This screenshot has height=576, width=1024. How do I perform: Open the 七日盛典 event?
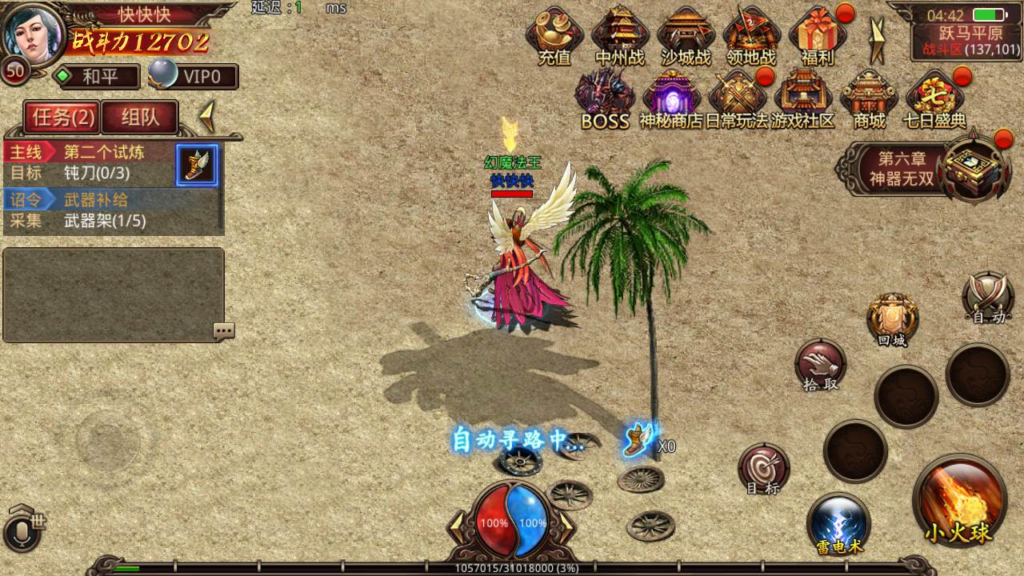pyautogui.click(x=935, y=98)
